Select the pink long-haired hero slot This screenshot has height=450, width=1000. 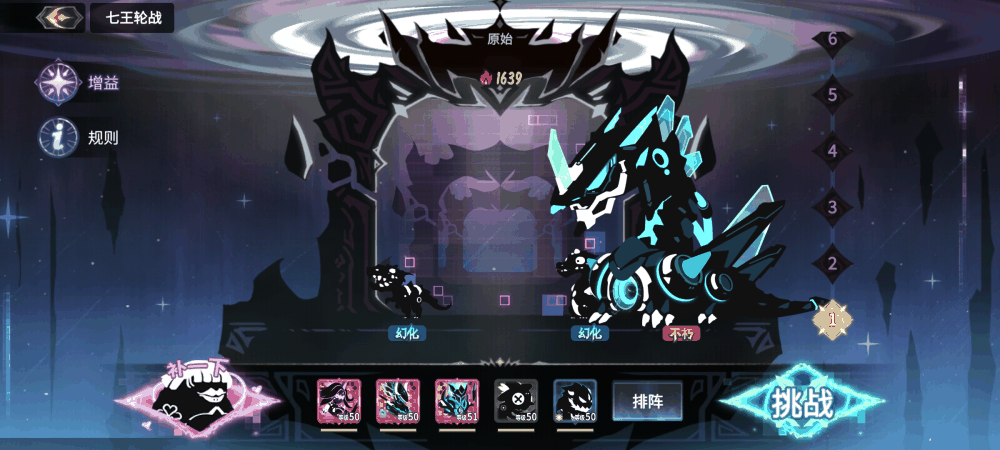coord(338,400)
